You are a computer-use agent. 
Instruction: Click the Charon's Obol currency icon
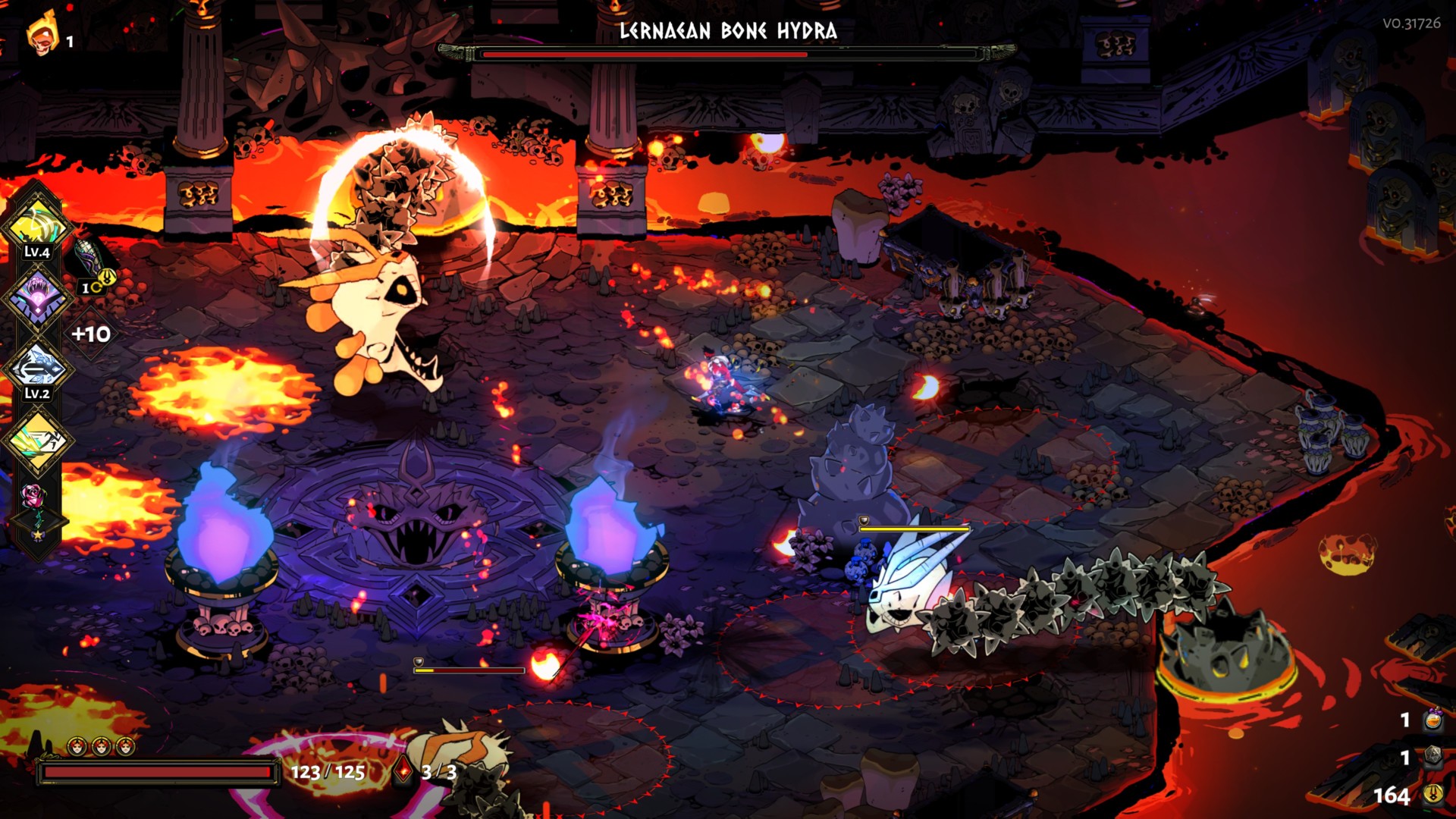tap(1432, 795)
